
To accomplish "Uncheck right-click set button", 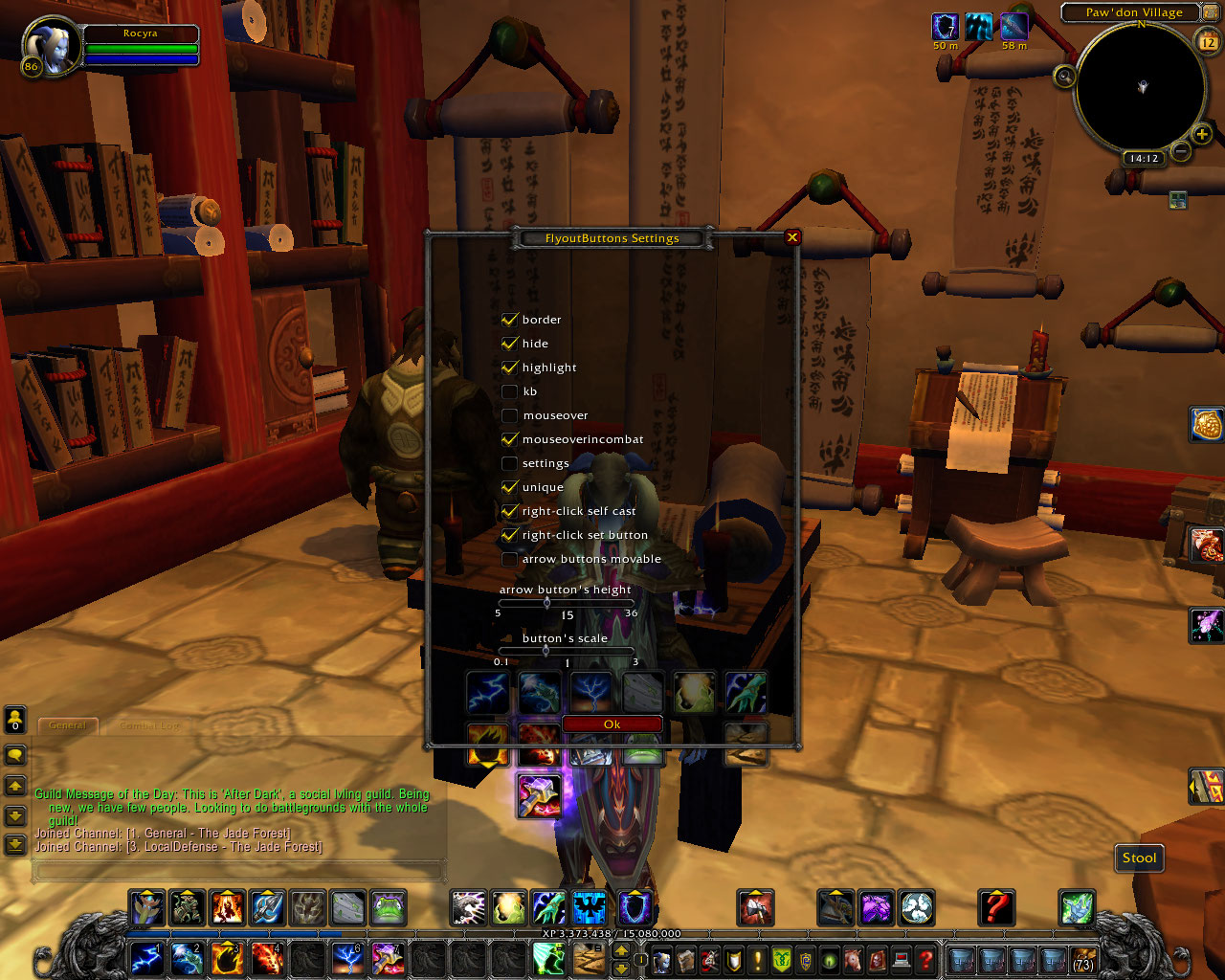I will [x=509, y=535].
